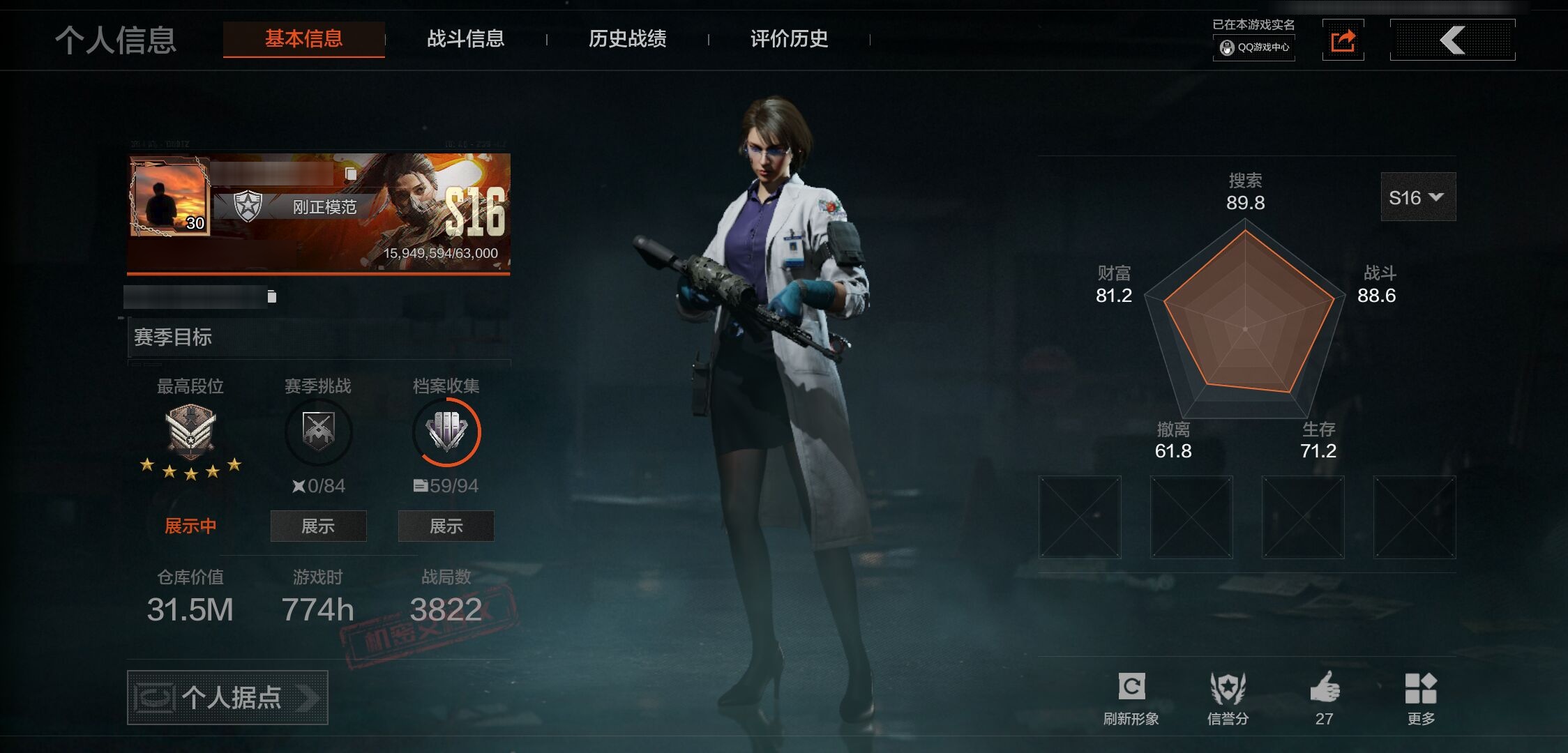View the 评价历史 tab
This screenshot has width=1568, height=753.
click(x=789, y=38)
